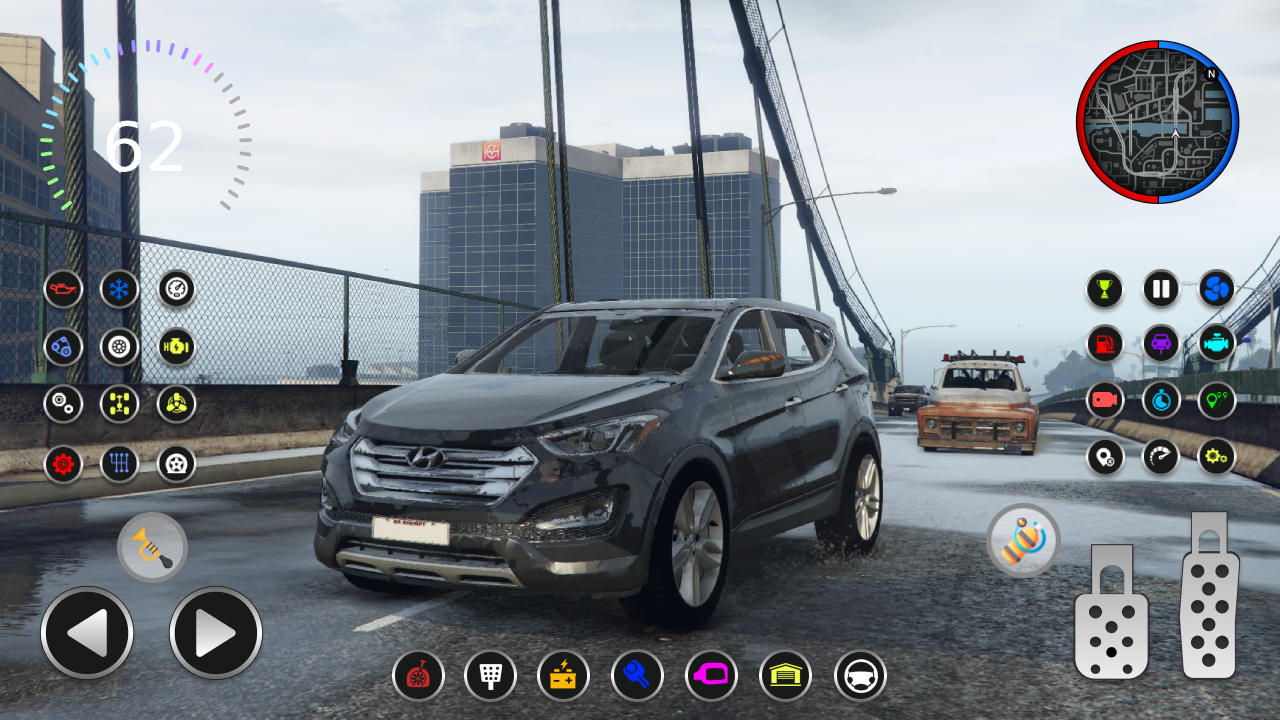Select the blue snowflake icon
Viewport: 1280px width, 720px height.
120,289
